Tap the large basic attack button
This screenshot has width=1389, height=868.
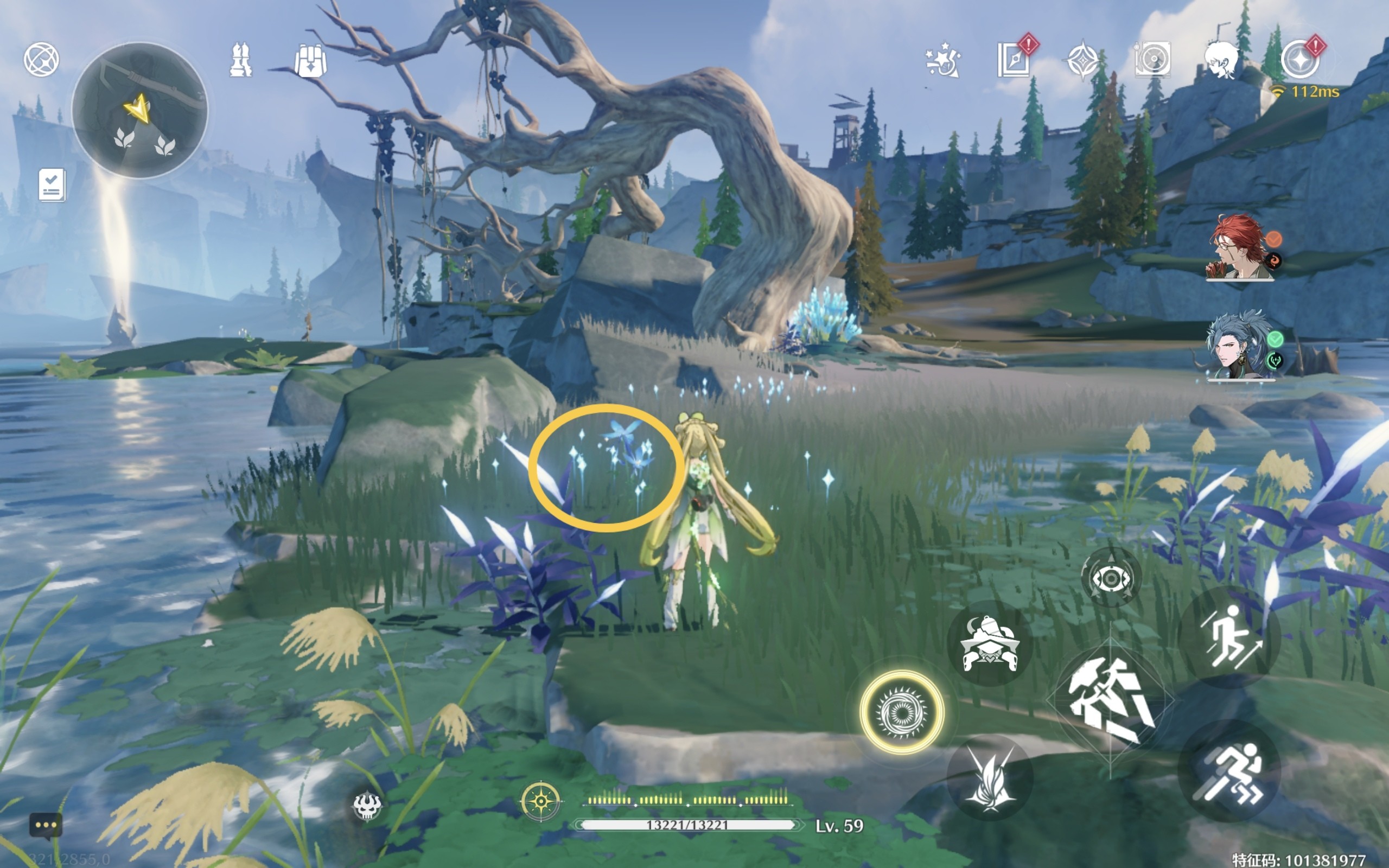[x=1110, y=701]
